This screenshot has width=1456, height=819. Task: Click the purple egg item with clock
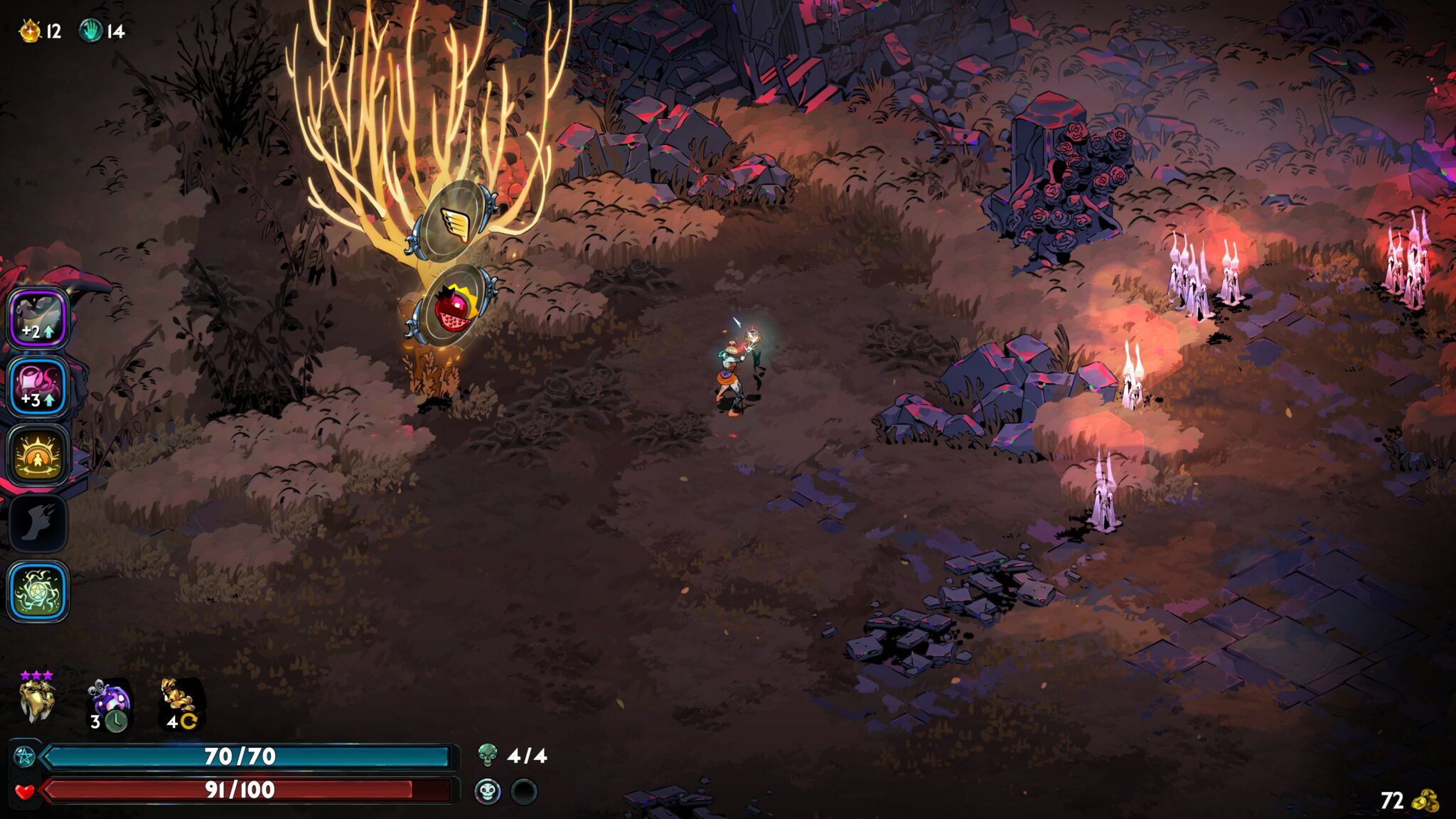pyautogui.click(x=110, y=705)
